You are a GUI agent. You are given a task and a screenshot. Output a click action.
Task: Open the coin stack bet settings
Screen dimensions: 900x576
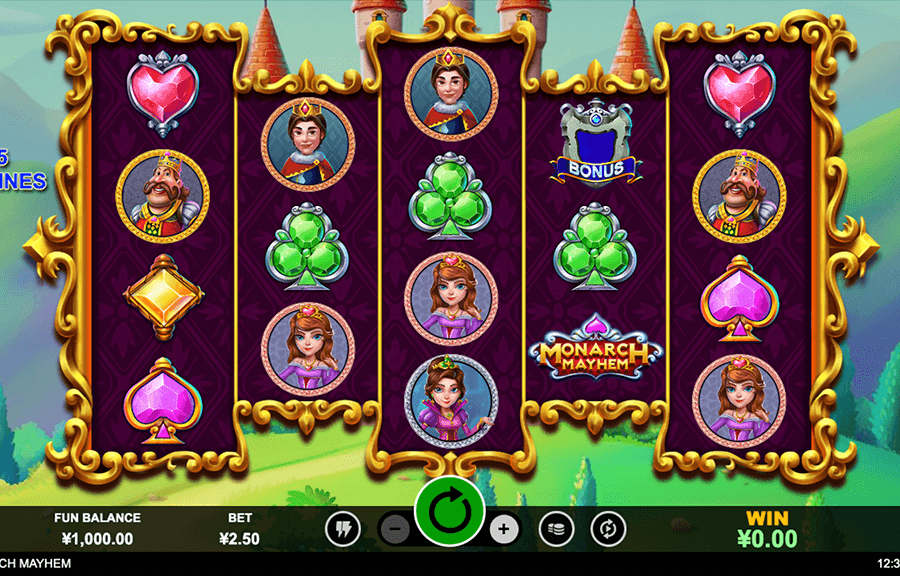(x=556, y=529)
